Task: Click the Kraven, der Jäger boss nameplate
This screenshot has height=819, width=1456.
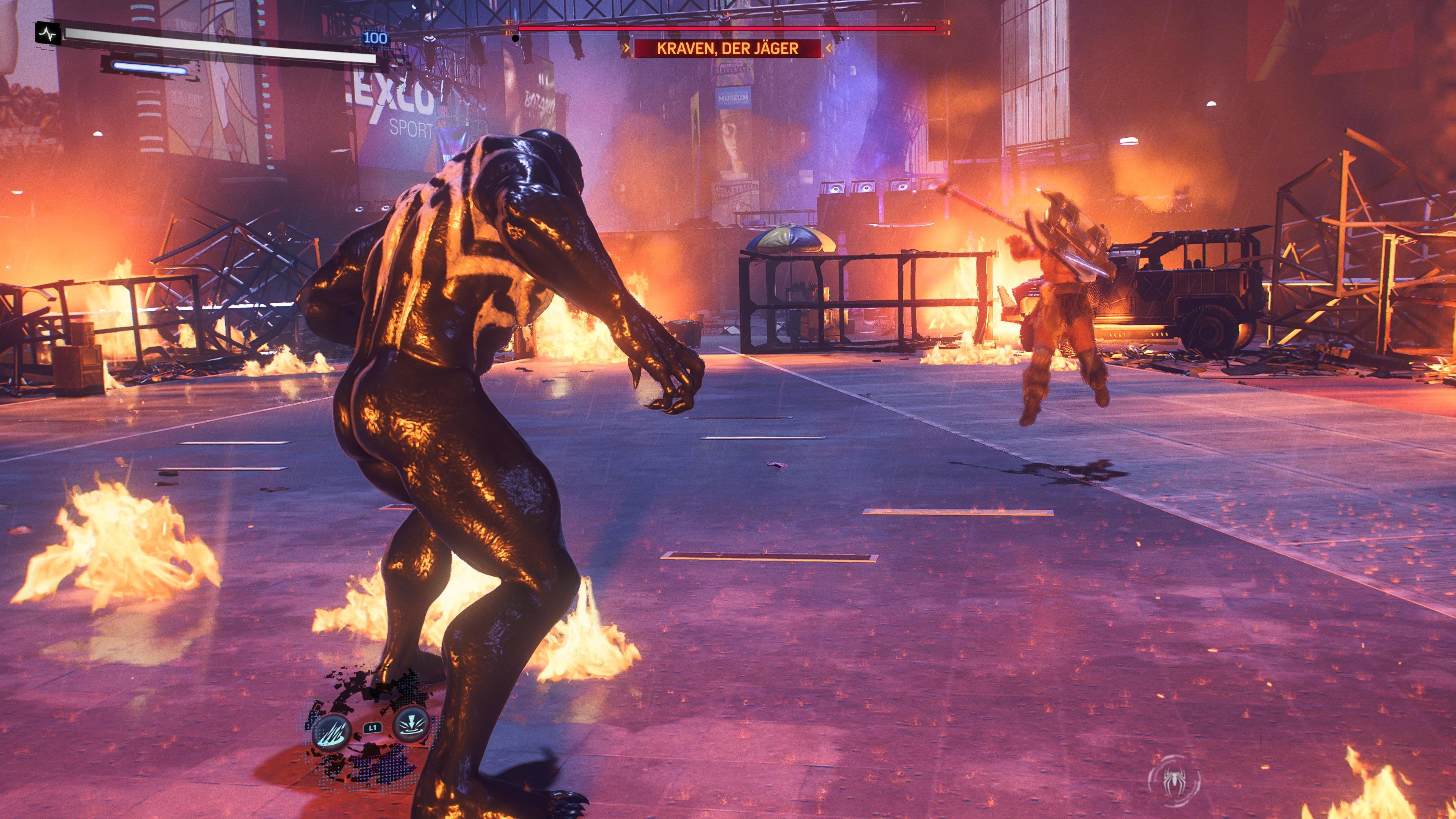Action: point(728,49)
